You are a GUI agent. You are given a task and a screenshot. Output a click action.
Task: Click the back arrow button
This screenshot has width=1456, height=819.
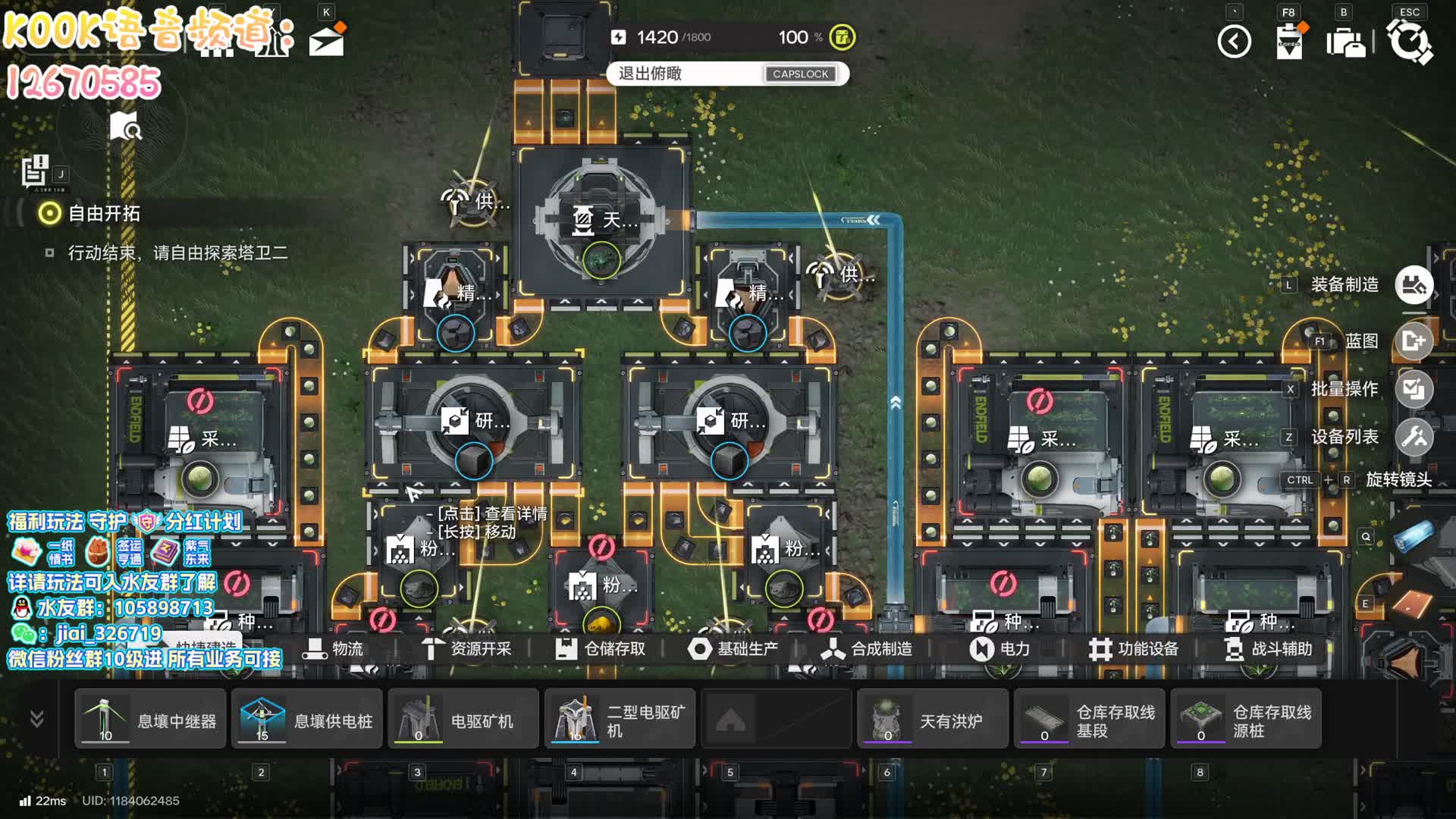(x=1234, y=42)
